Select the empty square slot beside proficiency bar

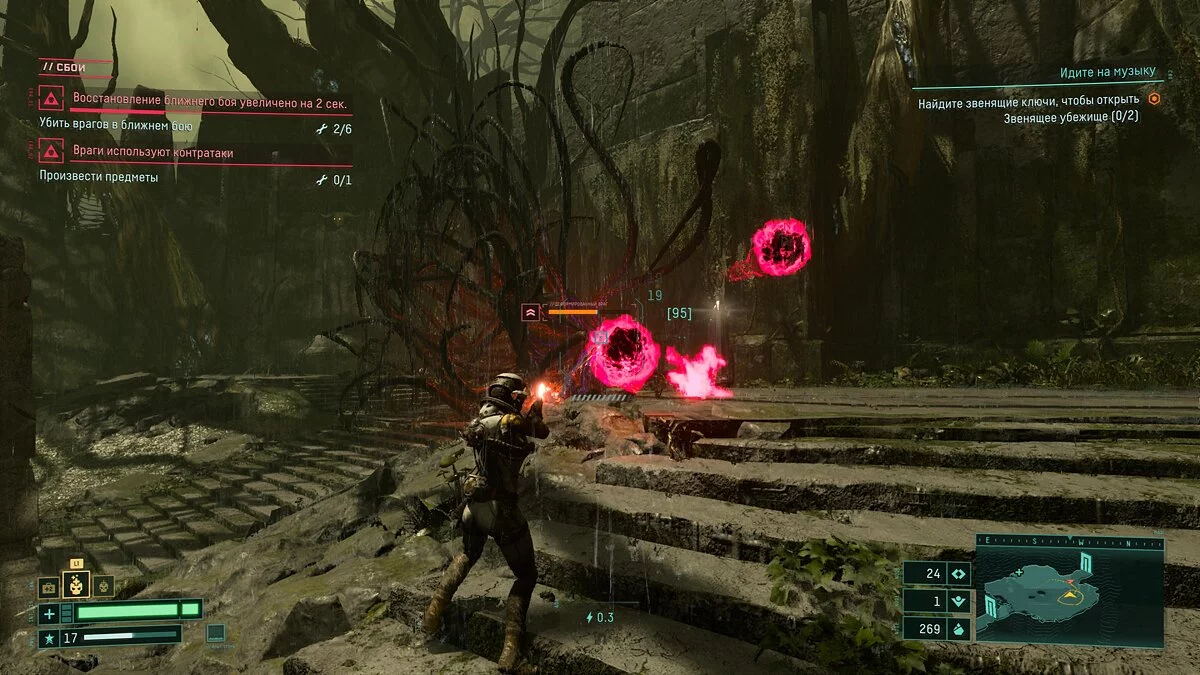pos(215,632)
